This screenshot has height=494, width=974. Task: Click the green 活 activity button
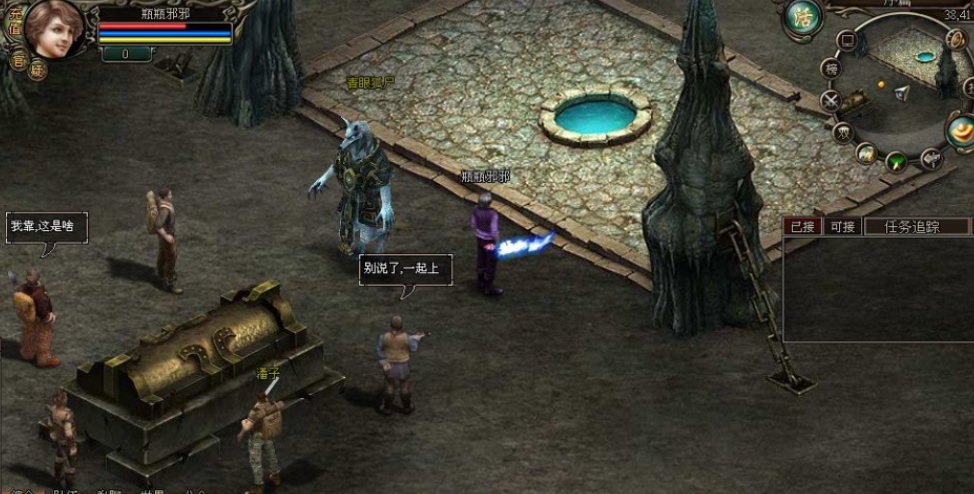coord(803,16)
